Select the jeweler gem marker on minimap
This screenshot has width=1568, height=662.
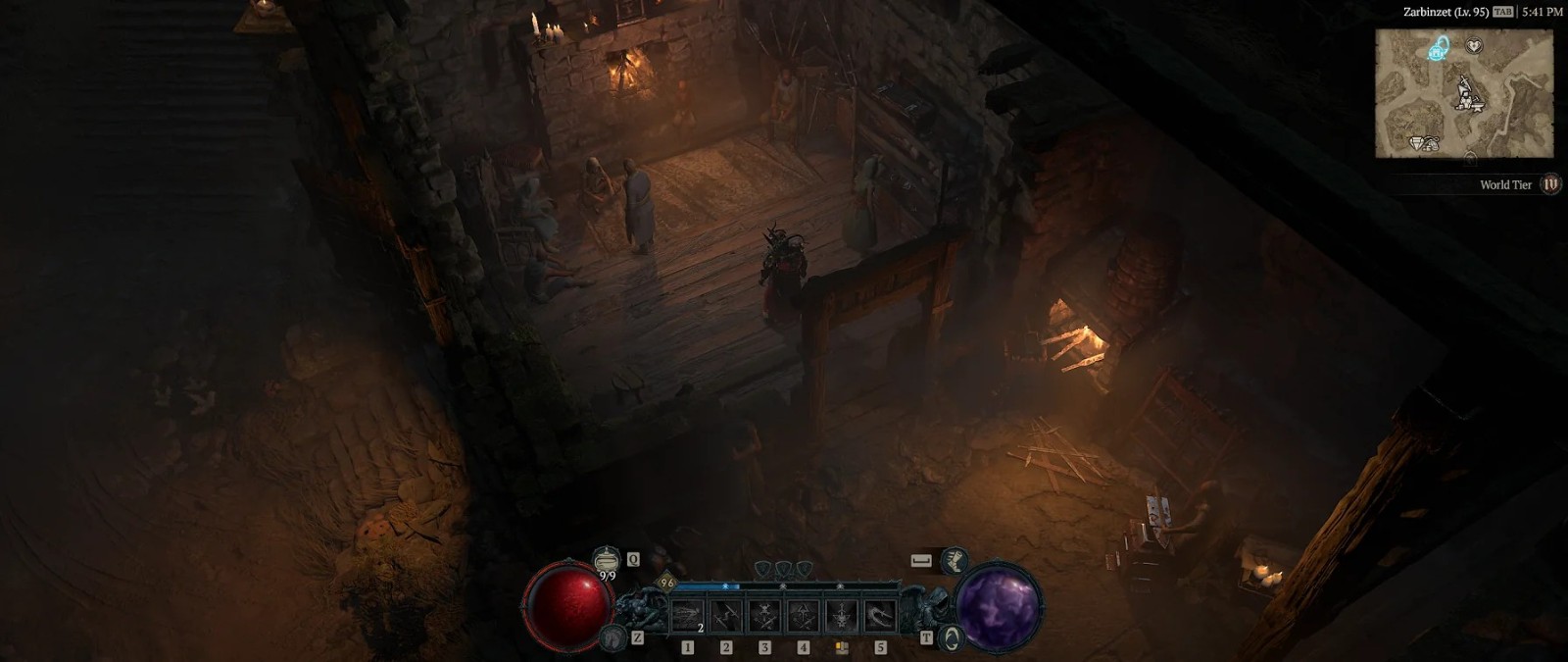coord(1419,143)
